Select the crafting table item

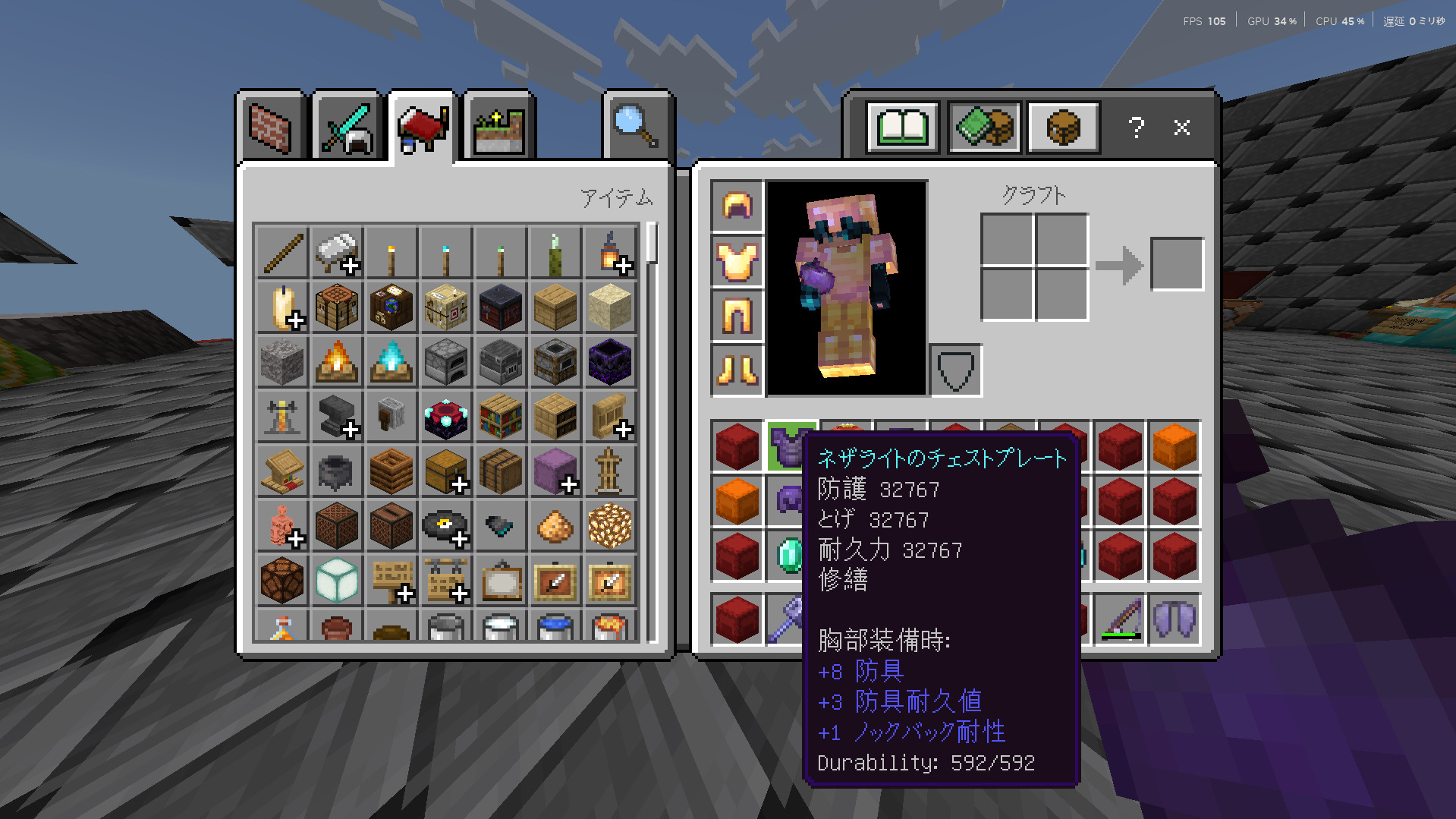pyautogui.click(x=336, y=307)
